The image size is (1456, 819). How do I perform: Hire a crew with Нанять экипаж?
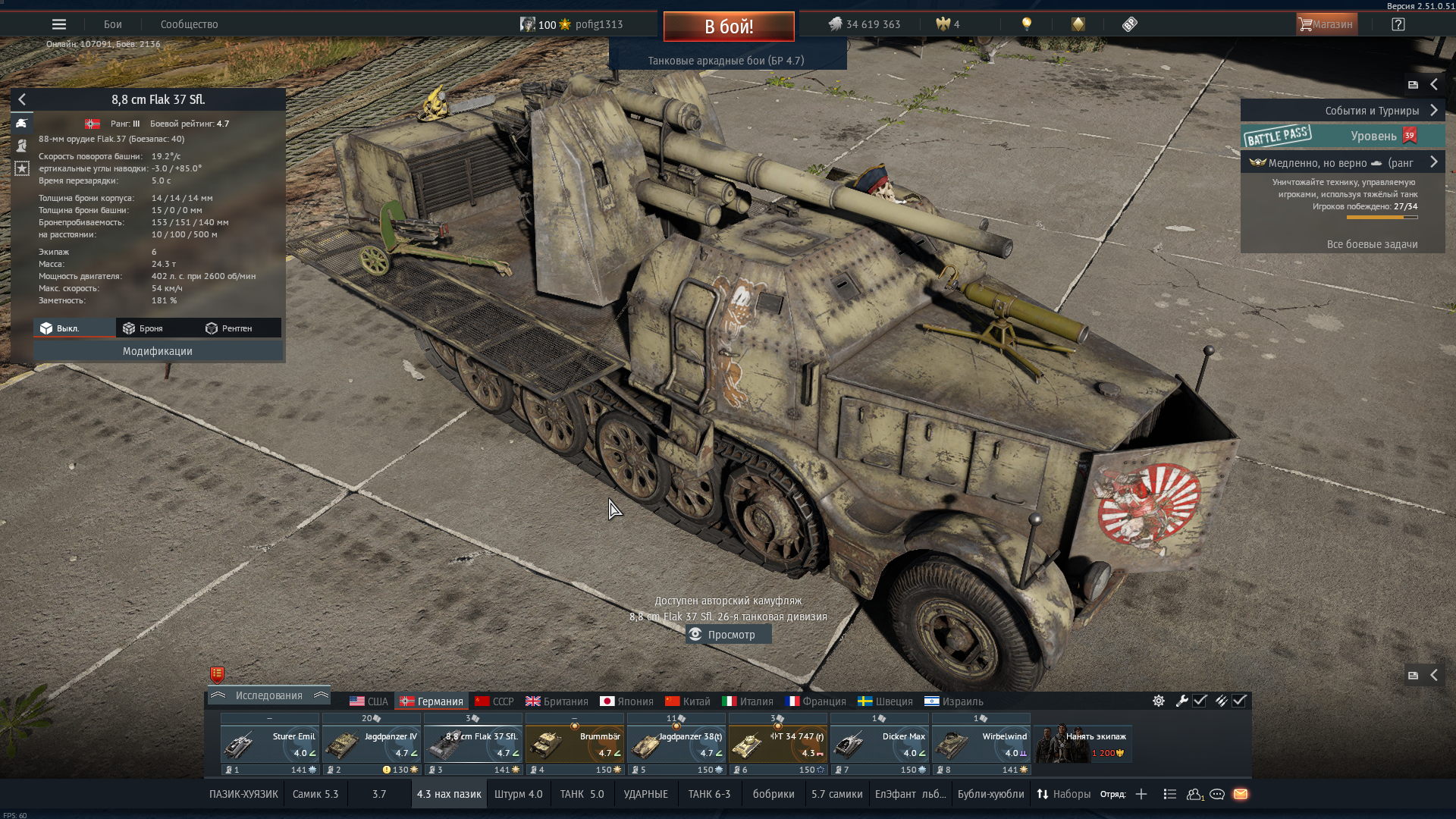[1083, 745]
